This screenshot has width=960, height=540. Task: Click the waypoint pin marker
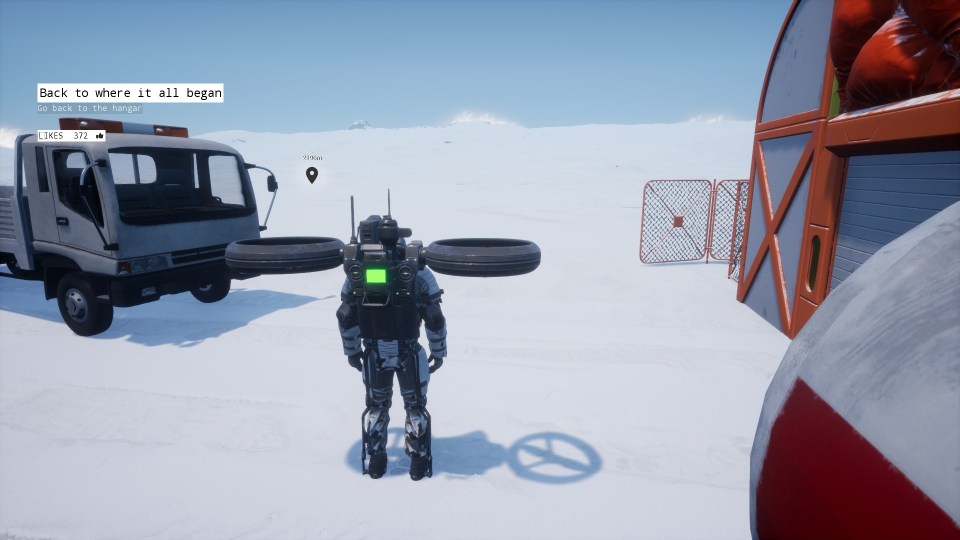pos(312,176)
